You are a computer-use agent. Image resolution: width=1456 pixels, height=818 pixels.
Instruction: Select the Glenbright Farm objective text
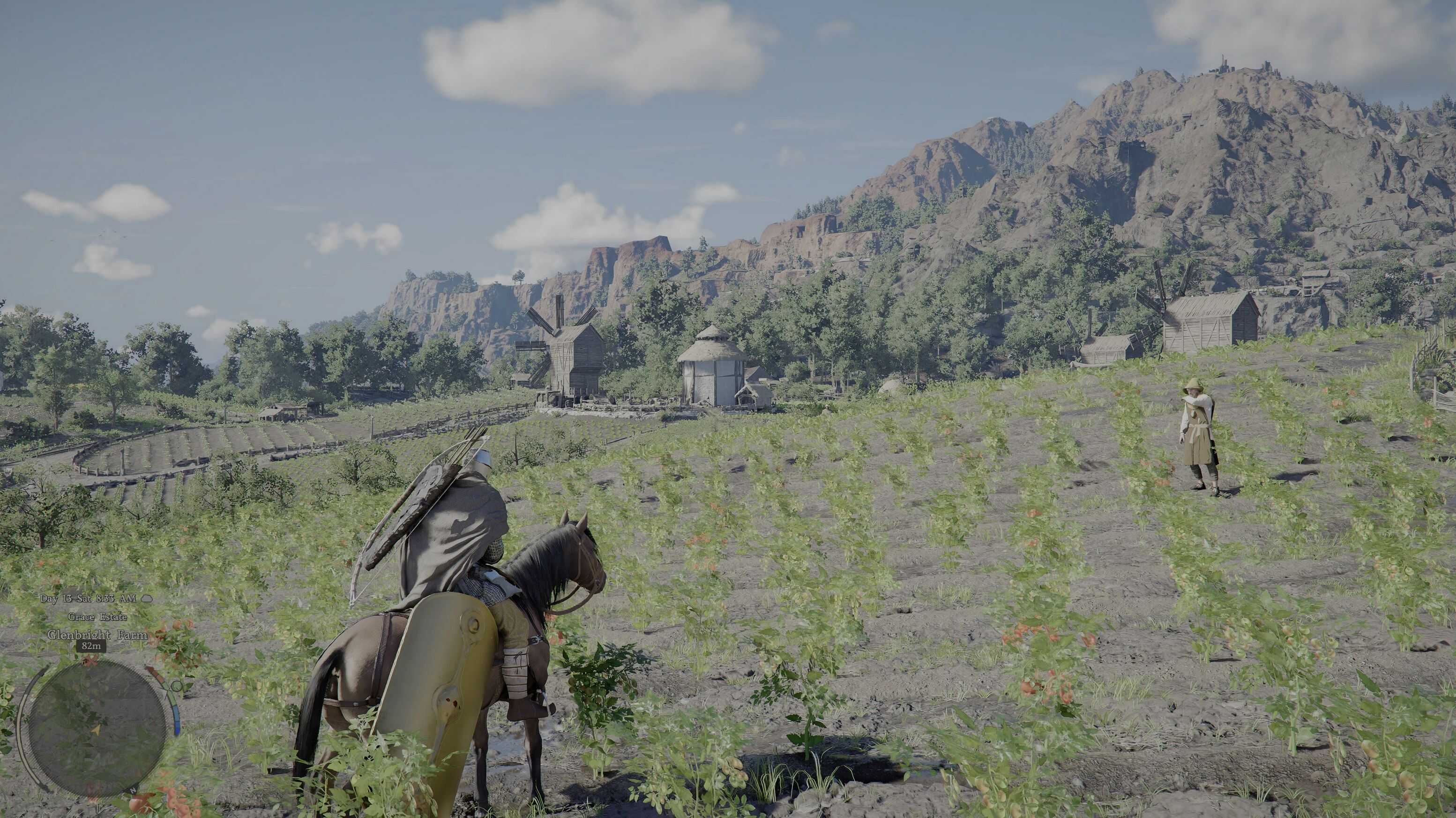(x=97, y=635)
